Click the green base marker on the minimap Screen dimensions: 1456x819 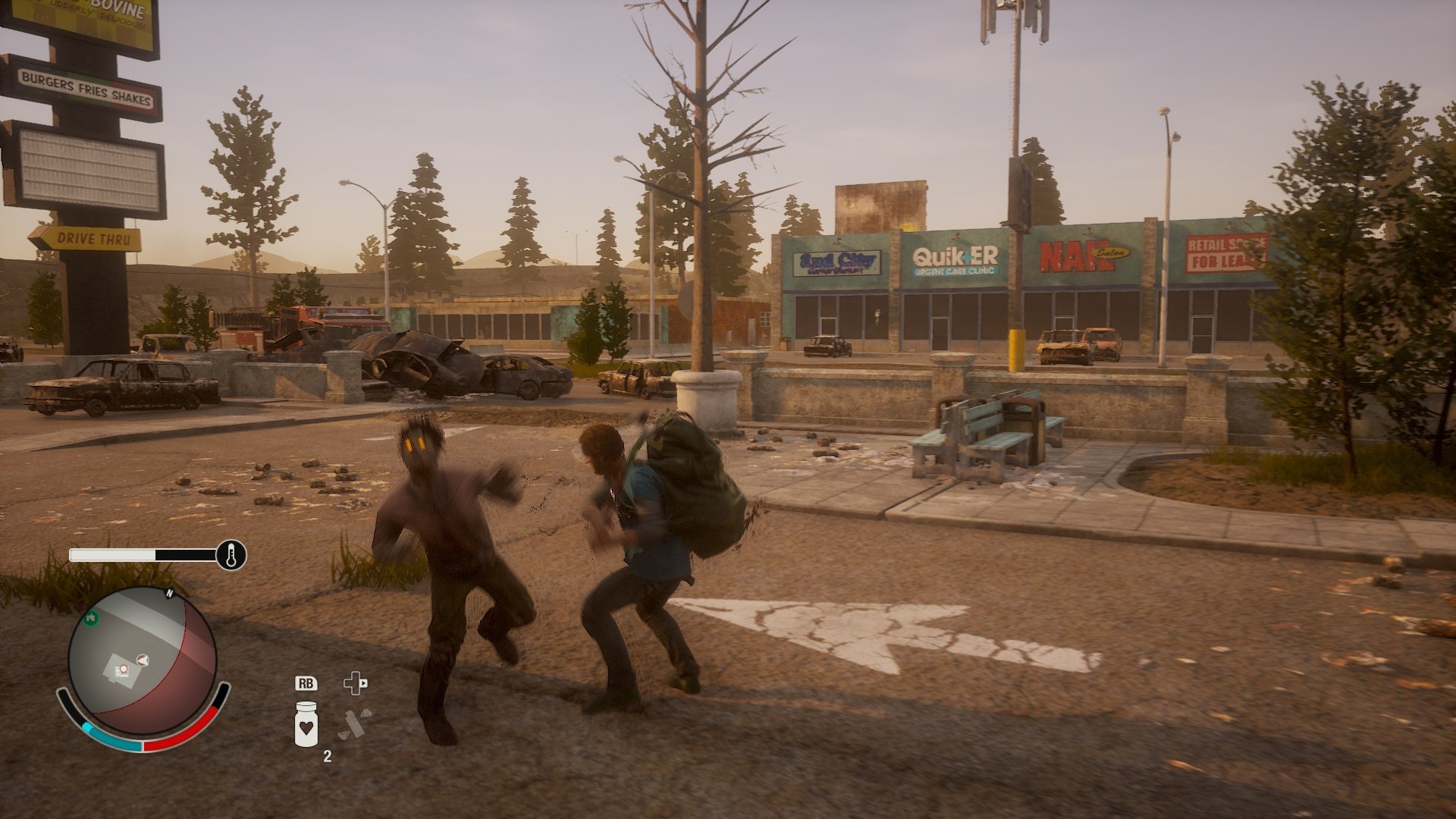tap(91, 618)
